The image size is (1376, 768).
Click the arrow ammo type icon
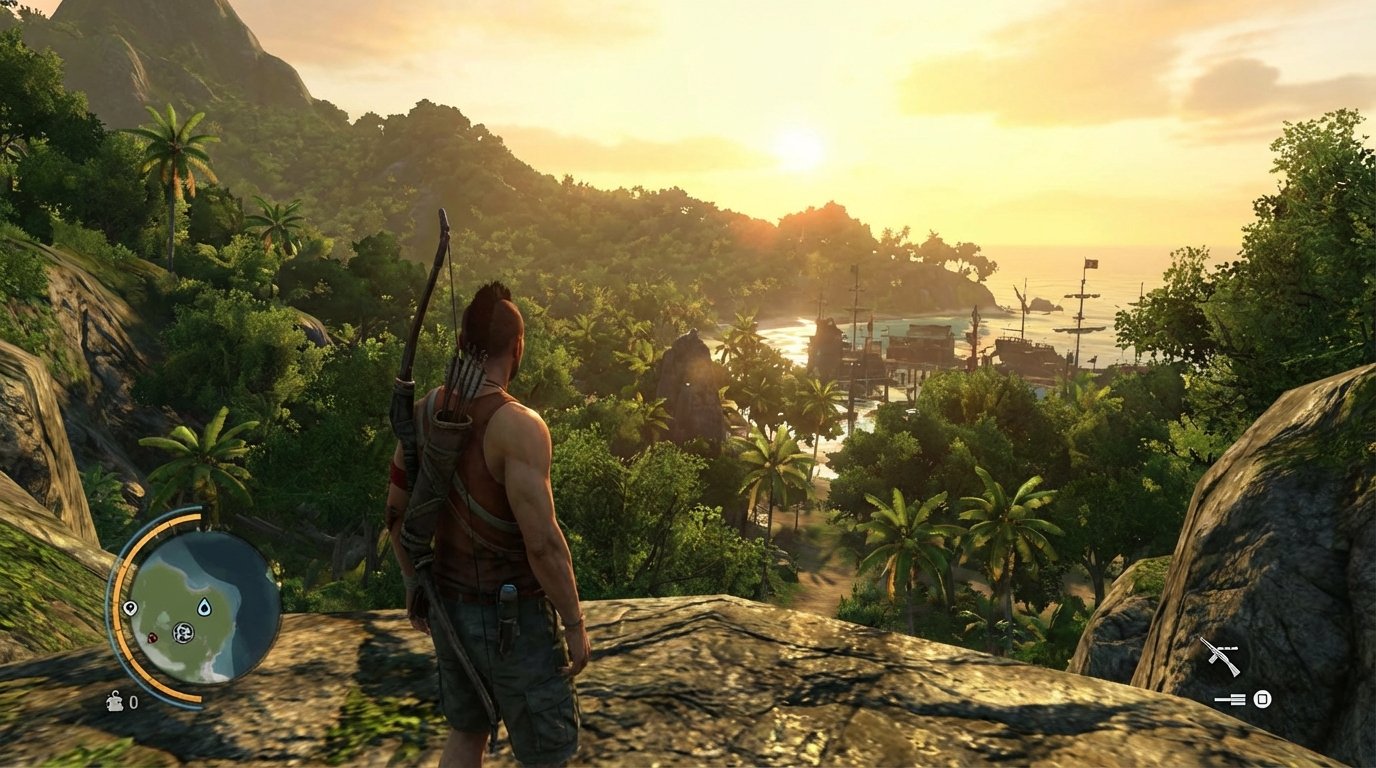click(1232, 699)
